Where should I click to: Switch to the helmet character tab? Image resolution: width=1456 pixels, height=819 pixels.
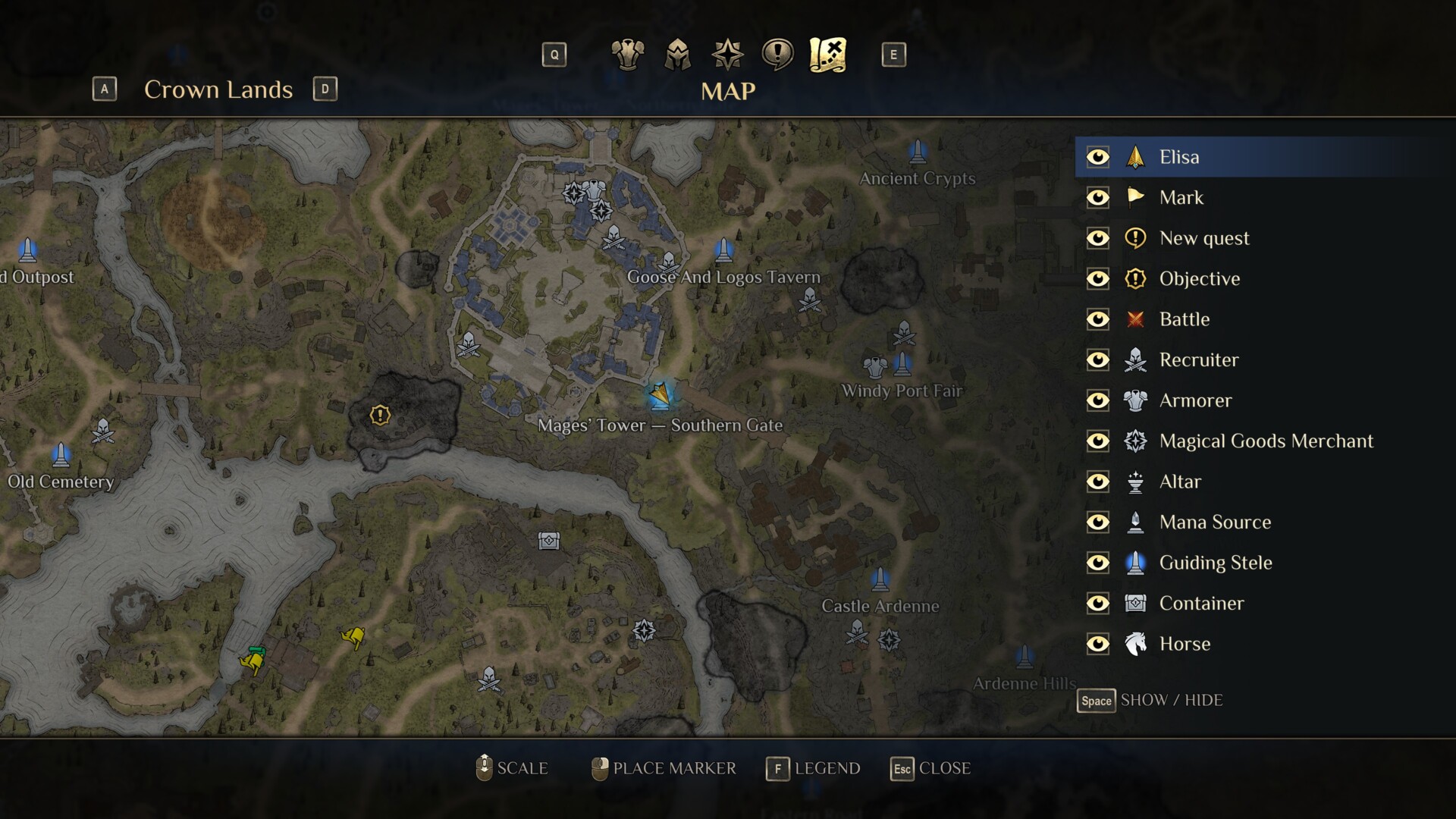coord(677,55)
